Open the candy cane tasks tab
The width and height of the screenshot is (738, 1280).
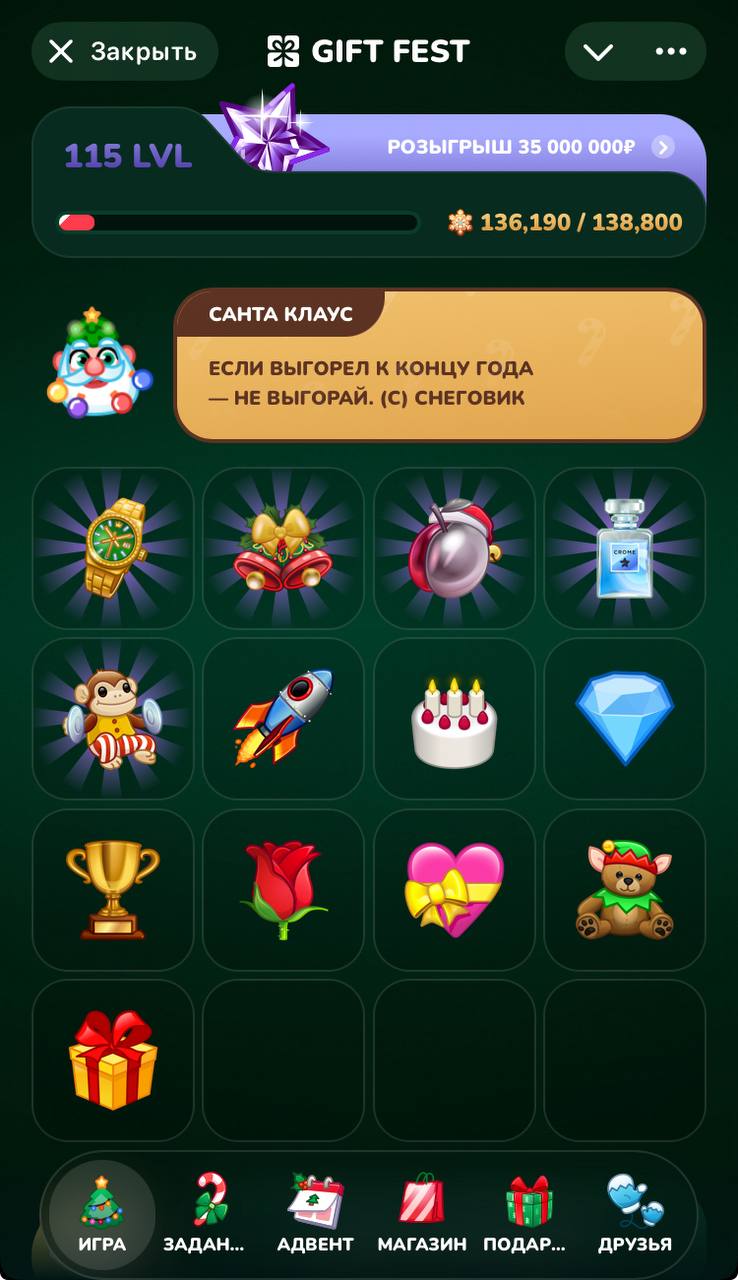(x=208, y=1214)
